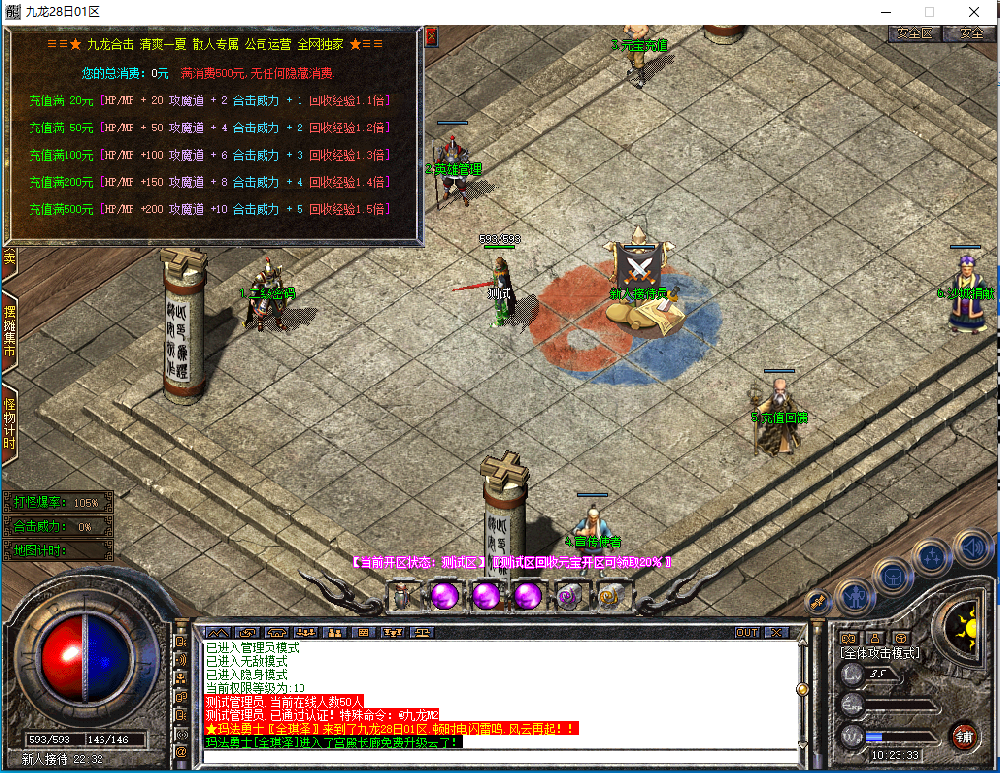
Task: Select the grey scroll with purple swirl
Action: click(x=570, y=596)
